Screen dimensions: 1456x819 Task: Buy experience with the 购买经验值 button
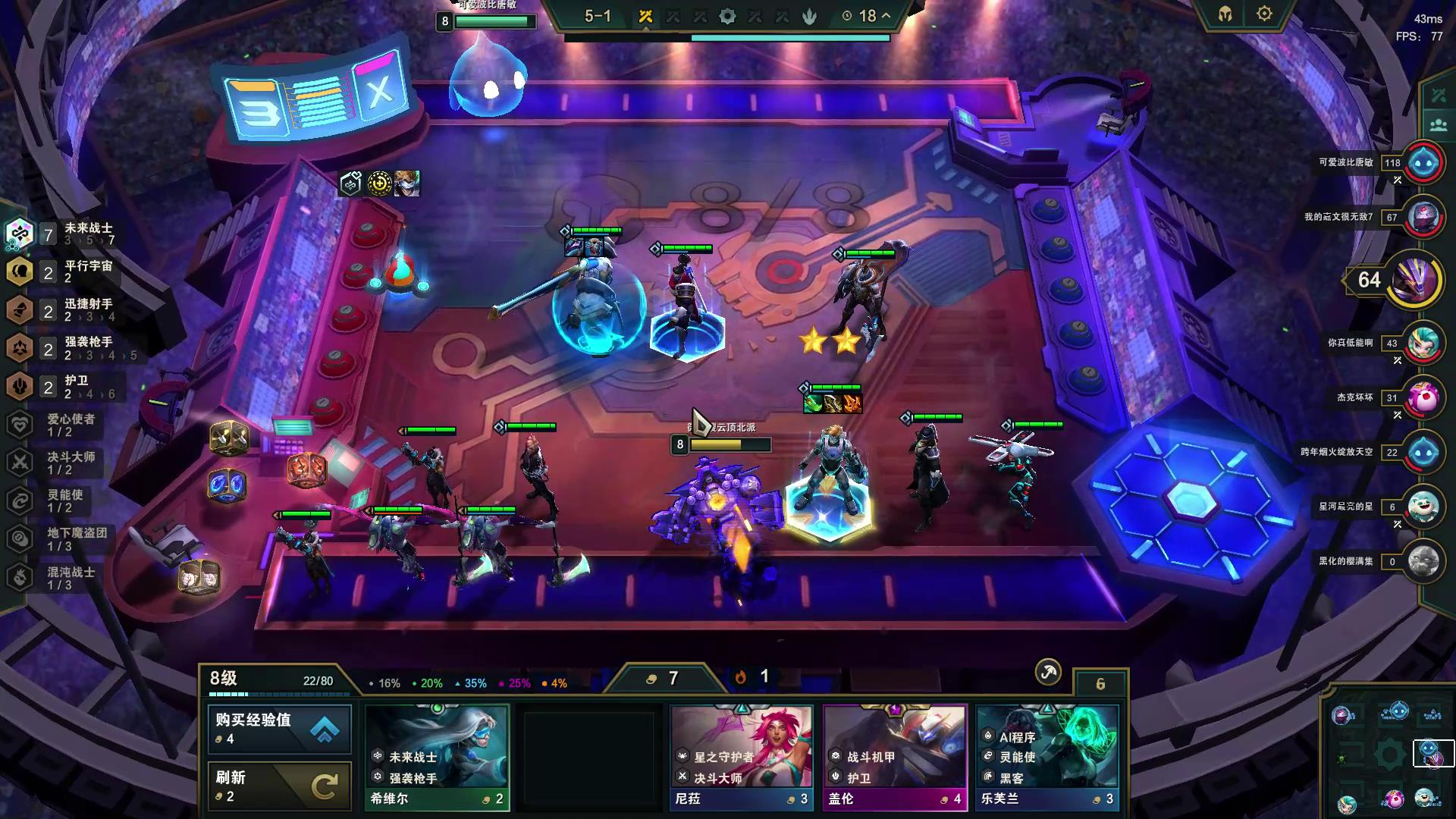point(280,729)
